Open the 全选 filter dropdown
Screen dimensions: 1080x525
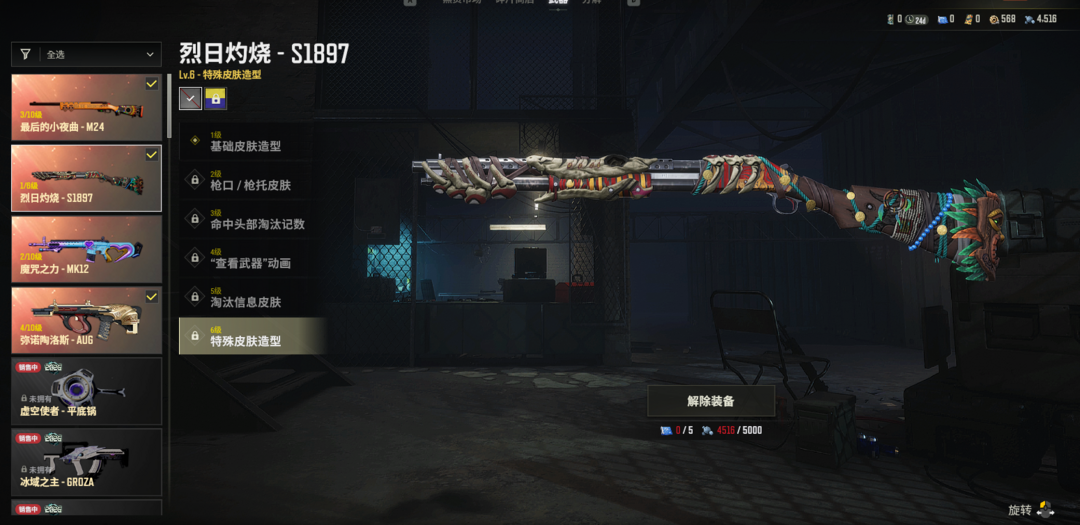tap(87, 55)
